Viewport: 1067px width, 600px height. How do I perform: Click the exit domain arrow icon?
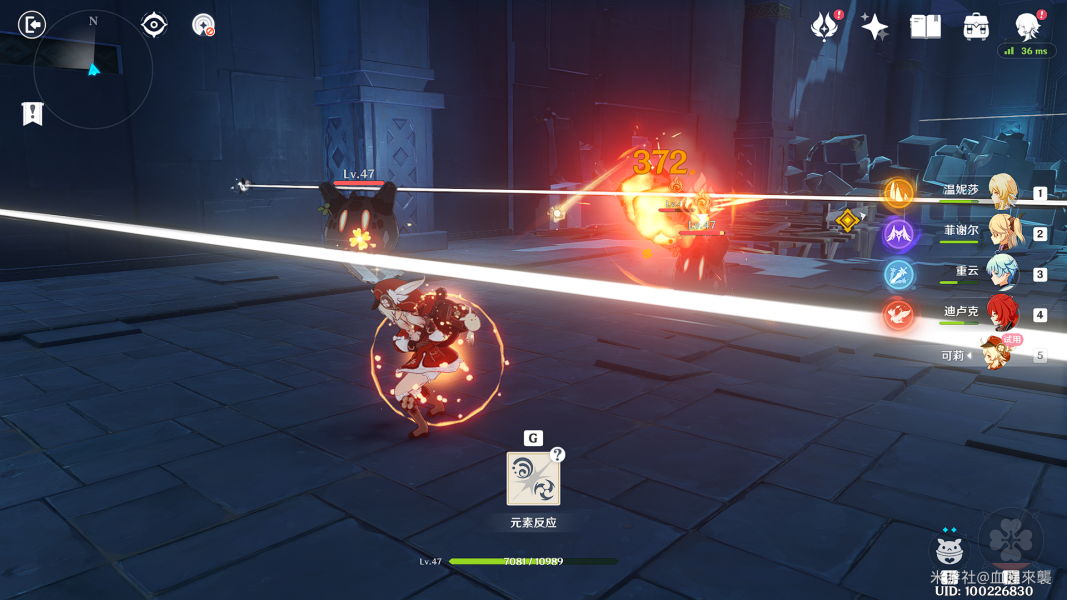click(x=32, y=24)
